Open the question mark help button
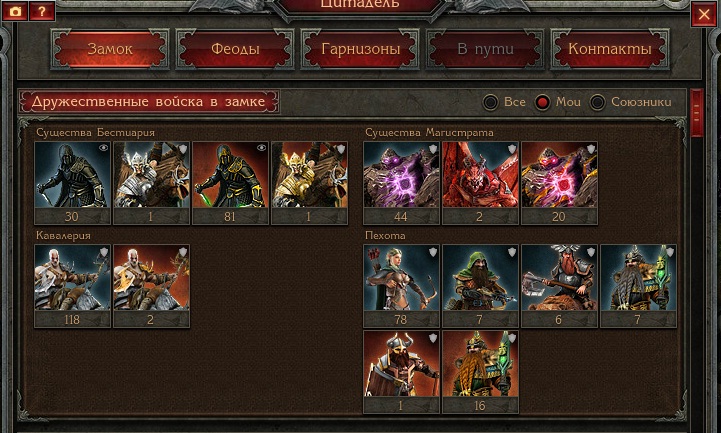 point(41,11)
